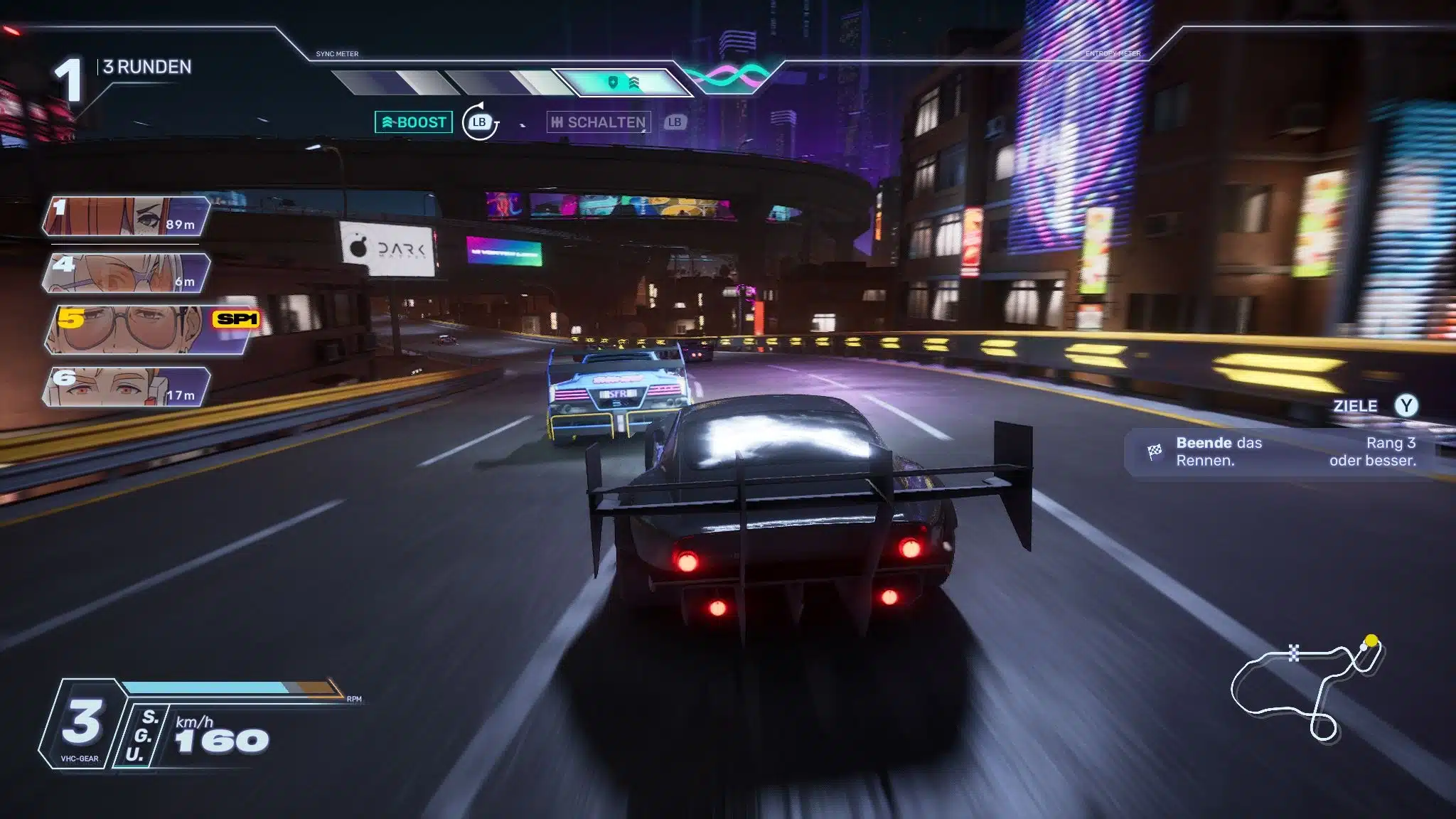Select the 'Beende das Rennen' objective
Viewport: 1456px width, 819px height.
tap(1280, 452)
